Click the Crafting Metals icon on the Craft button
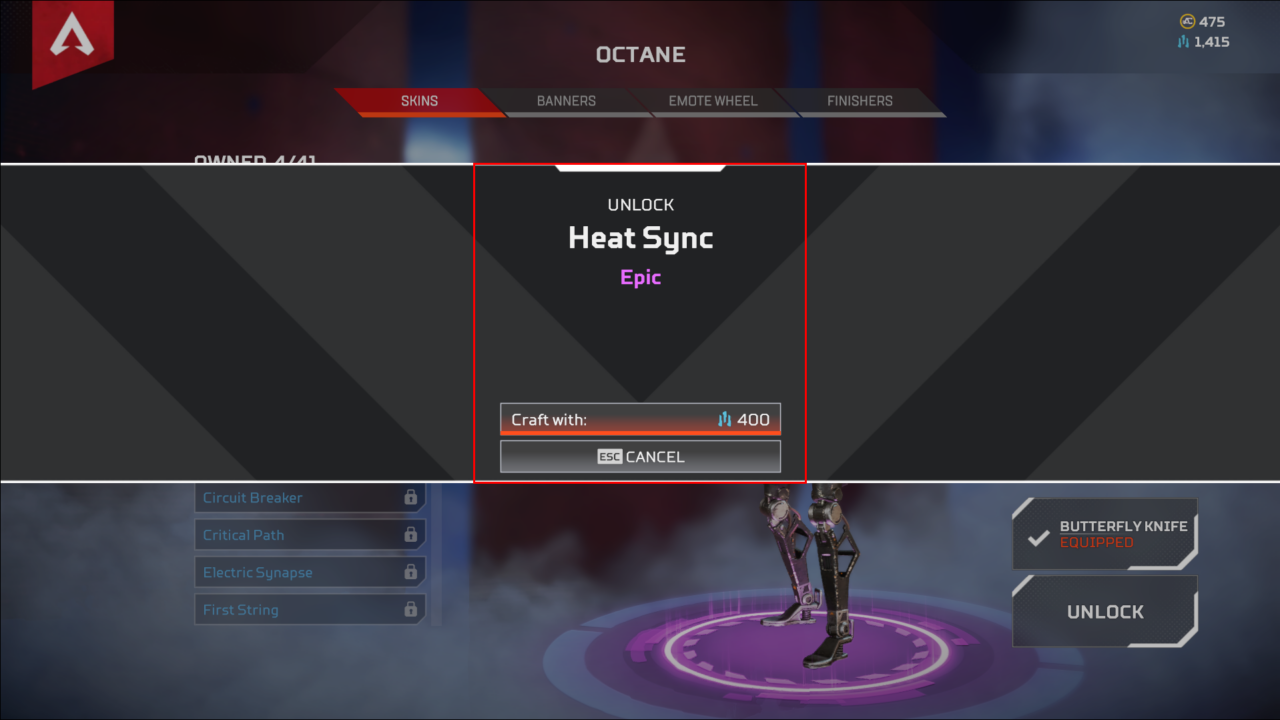Viewport: 1280px width, 720px height. (725, 420)
